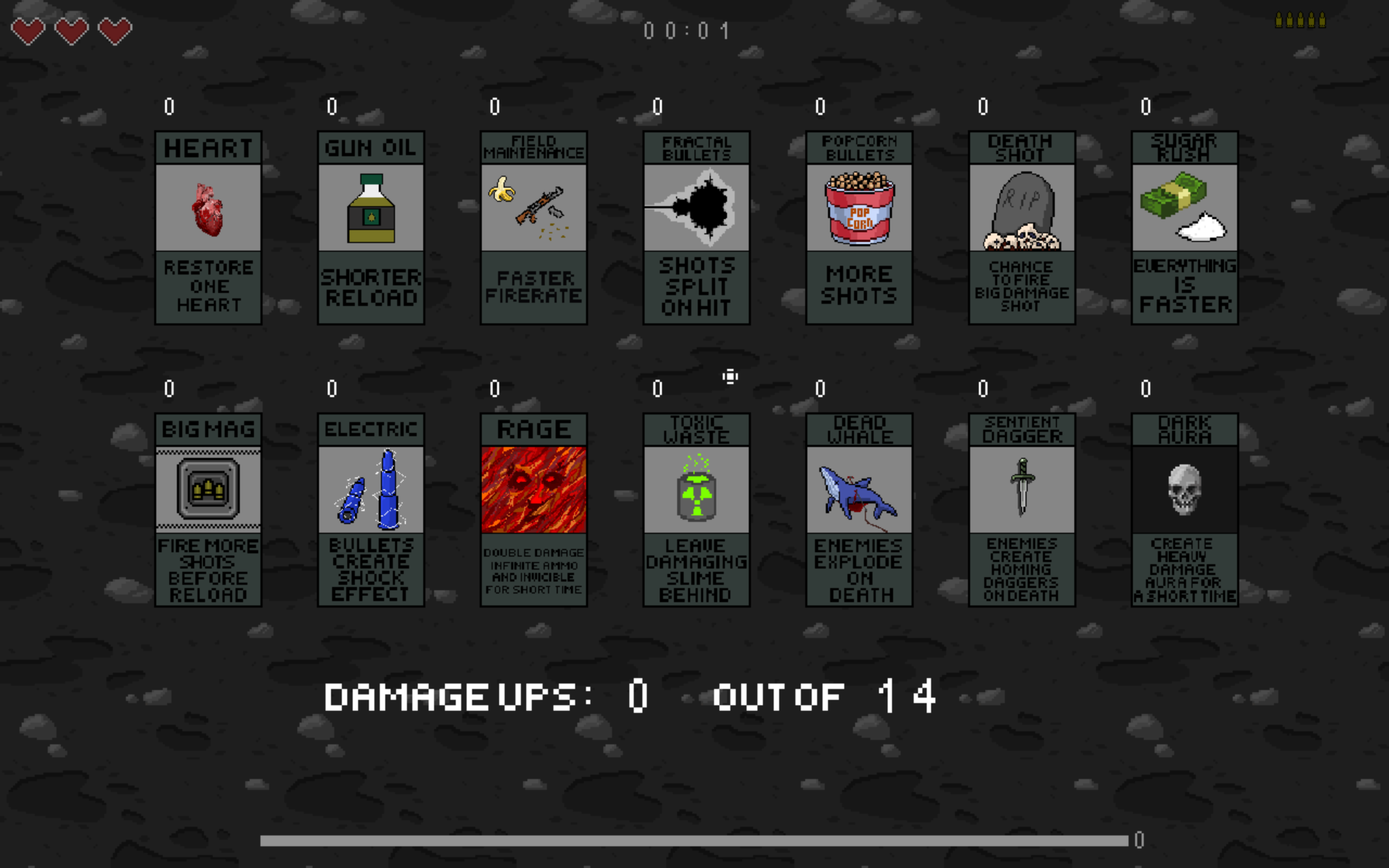This screenshot has width=1389, height=868.
Task: Click the counter above the Heart card
Action: pyautogui.click(x=168, y=106)
